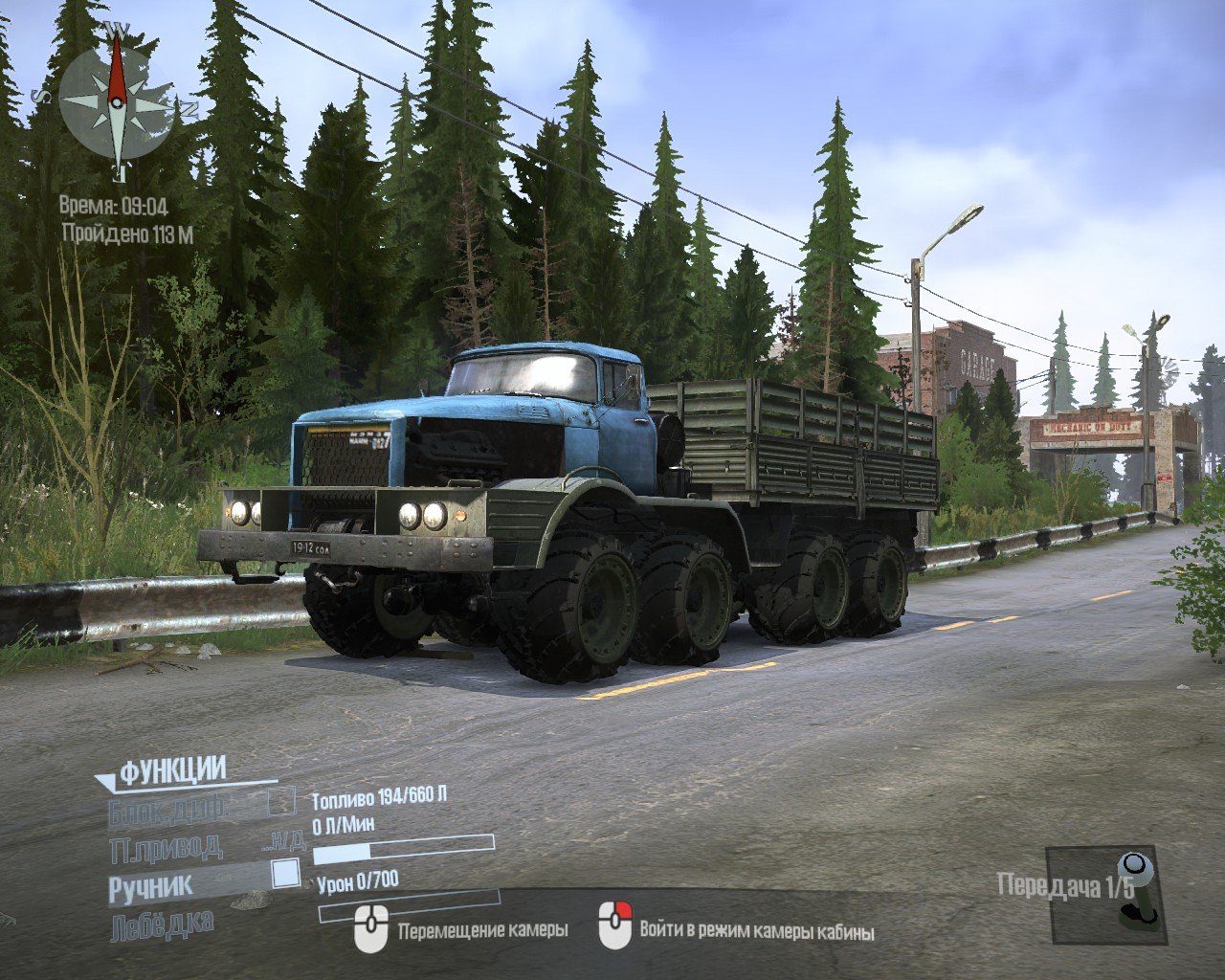
Task: Select the П.привод all-wheel drive function
Action: coord(167,846)
